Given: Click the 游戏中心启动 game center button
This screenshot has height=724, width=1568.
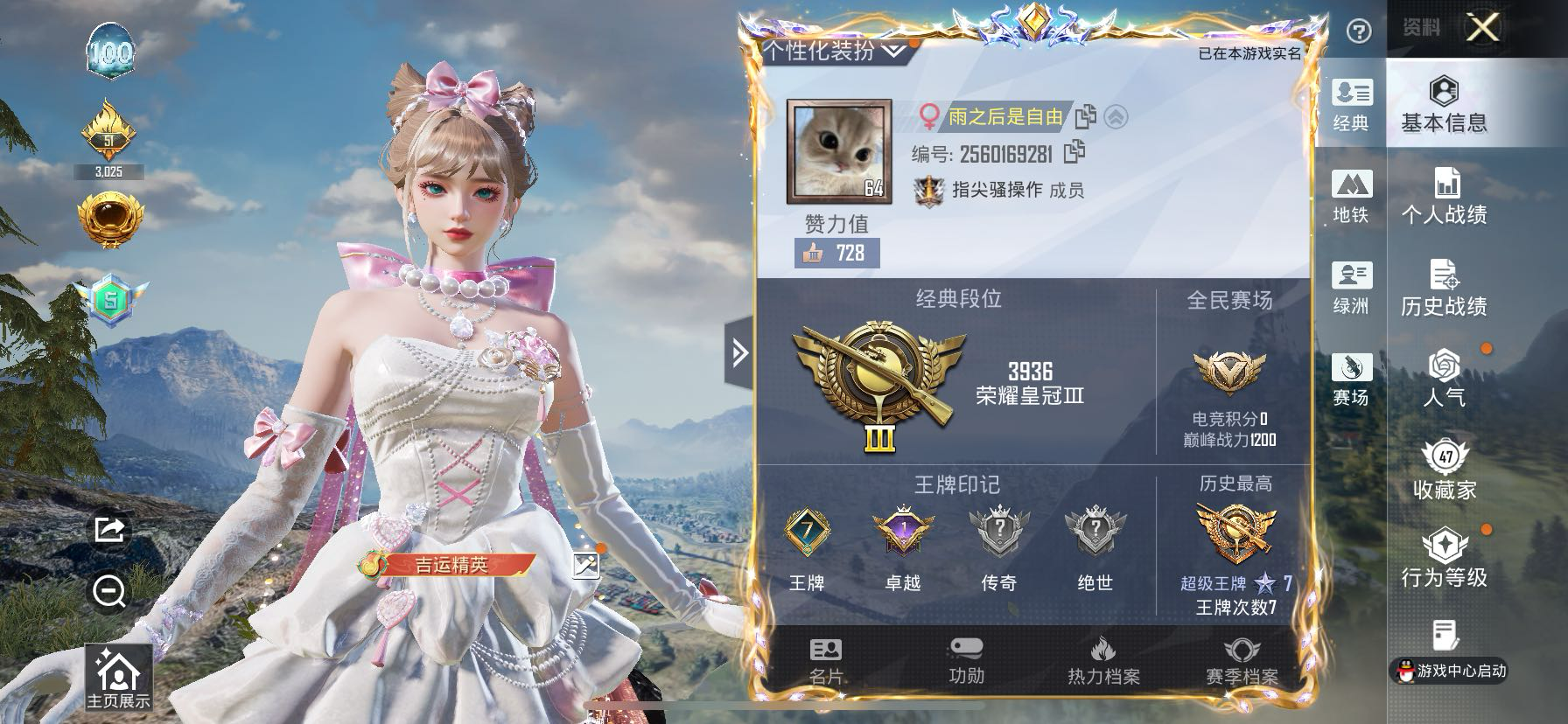Looking at the screenshot, I should coord(1449,671).
